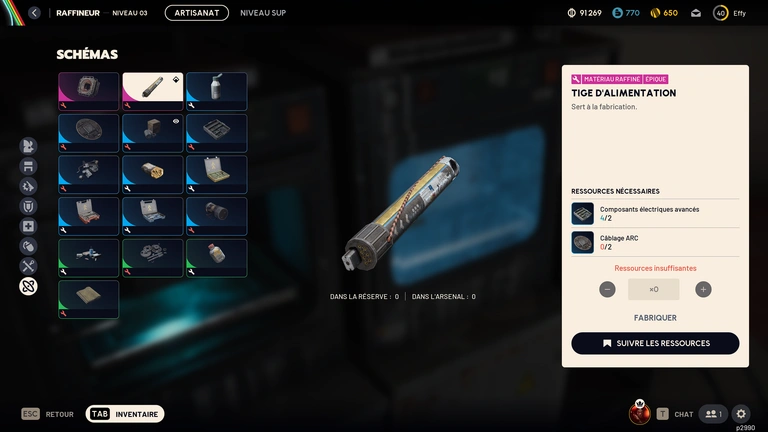Go back with the top-left arrow button
The height and width of the screenshot is (432, 768).
coord(35,13)
